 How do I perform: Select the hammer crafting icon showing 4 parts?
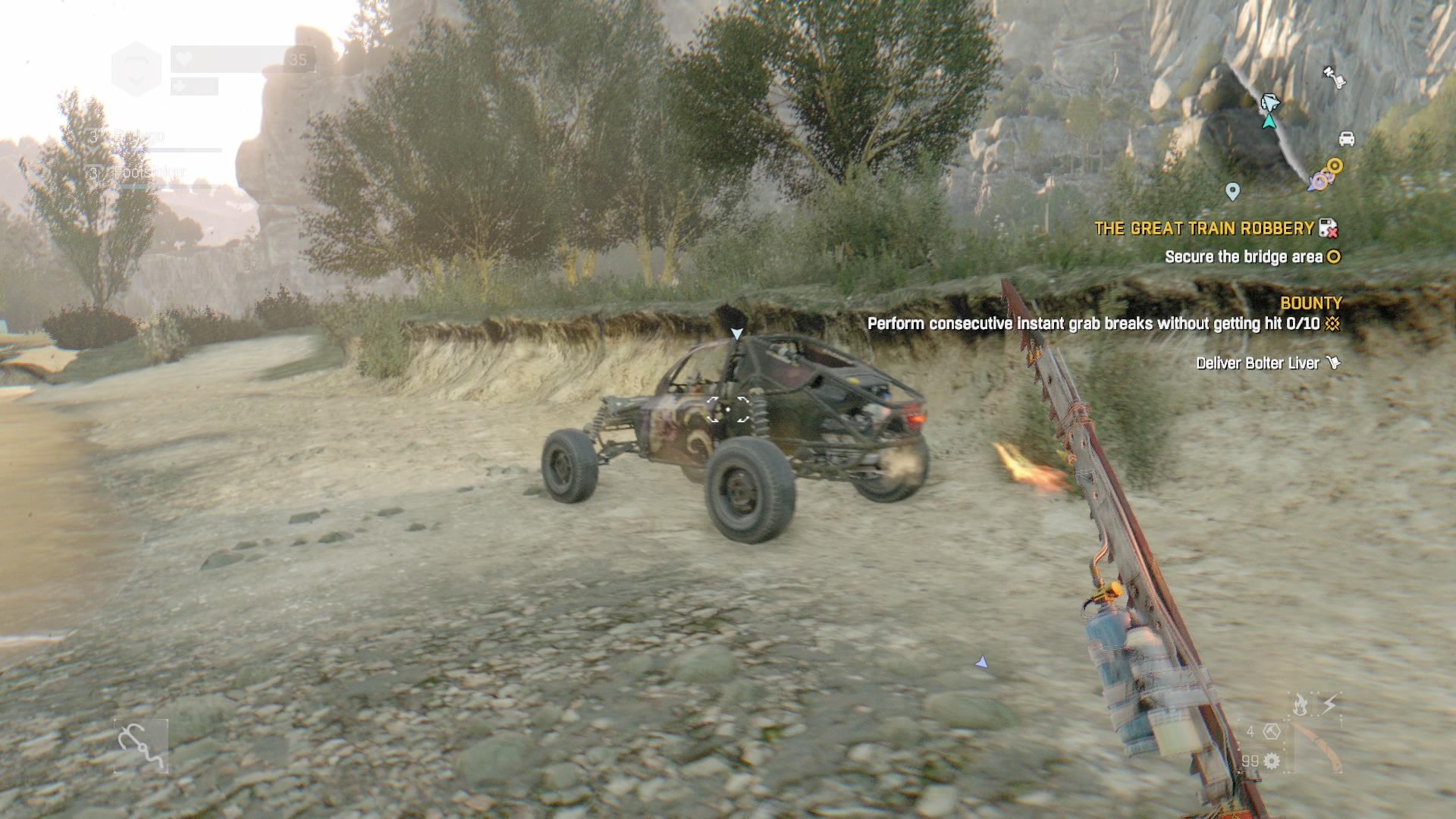pyautogui.click(x=1272, y=732)
